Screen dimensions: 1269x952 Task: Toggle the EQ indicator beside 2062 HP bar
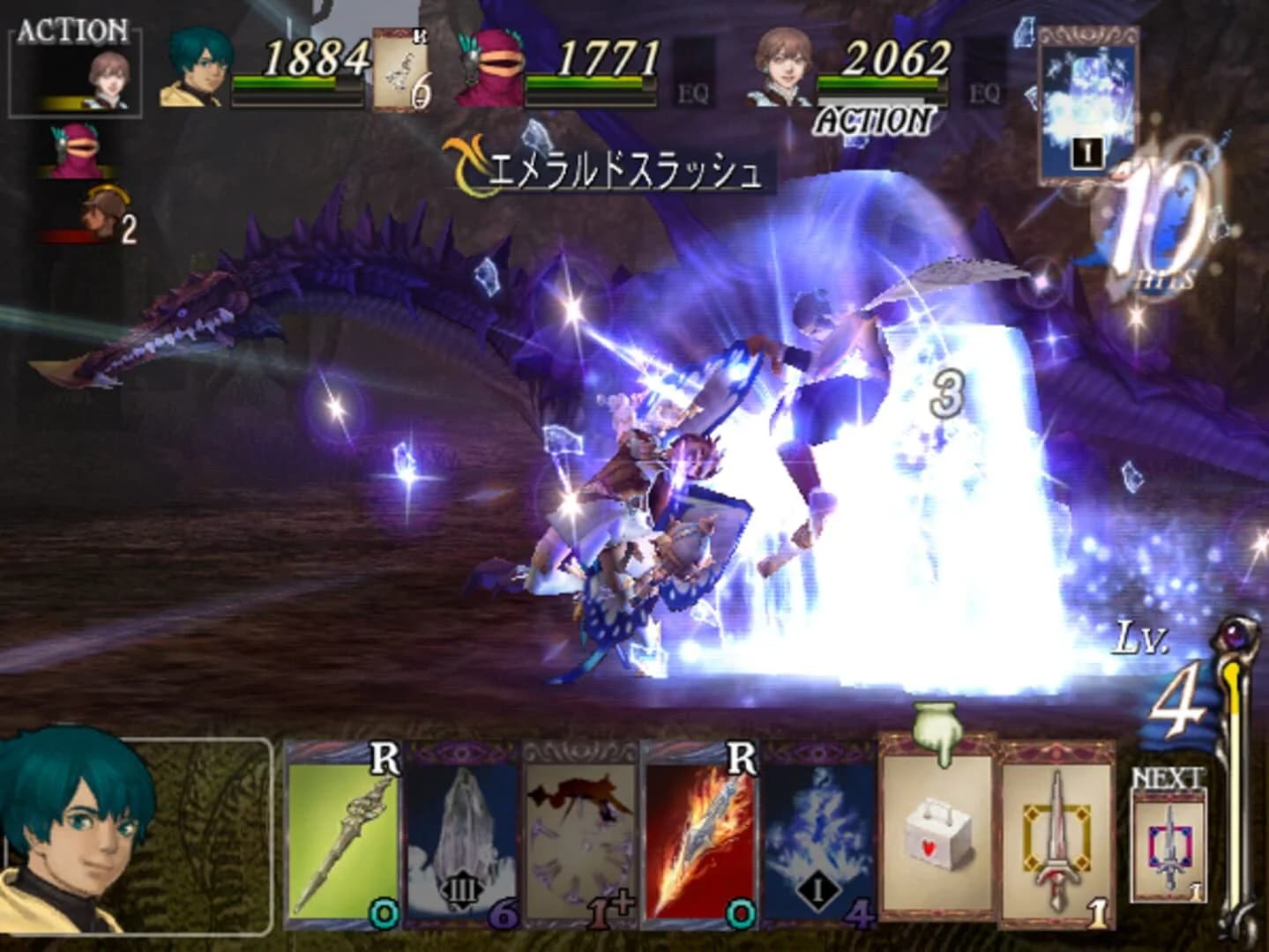click(984, 91)
